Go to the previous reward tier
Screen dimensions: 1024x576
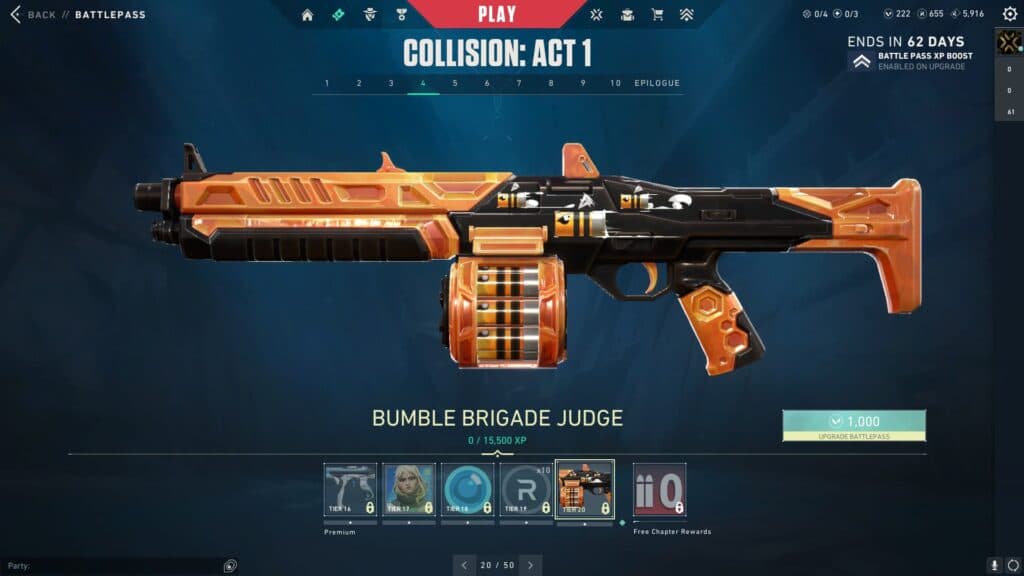463,565
